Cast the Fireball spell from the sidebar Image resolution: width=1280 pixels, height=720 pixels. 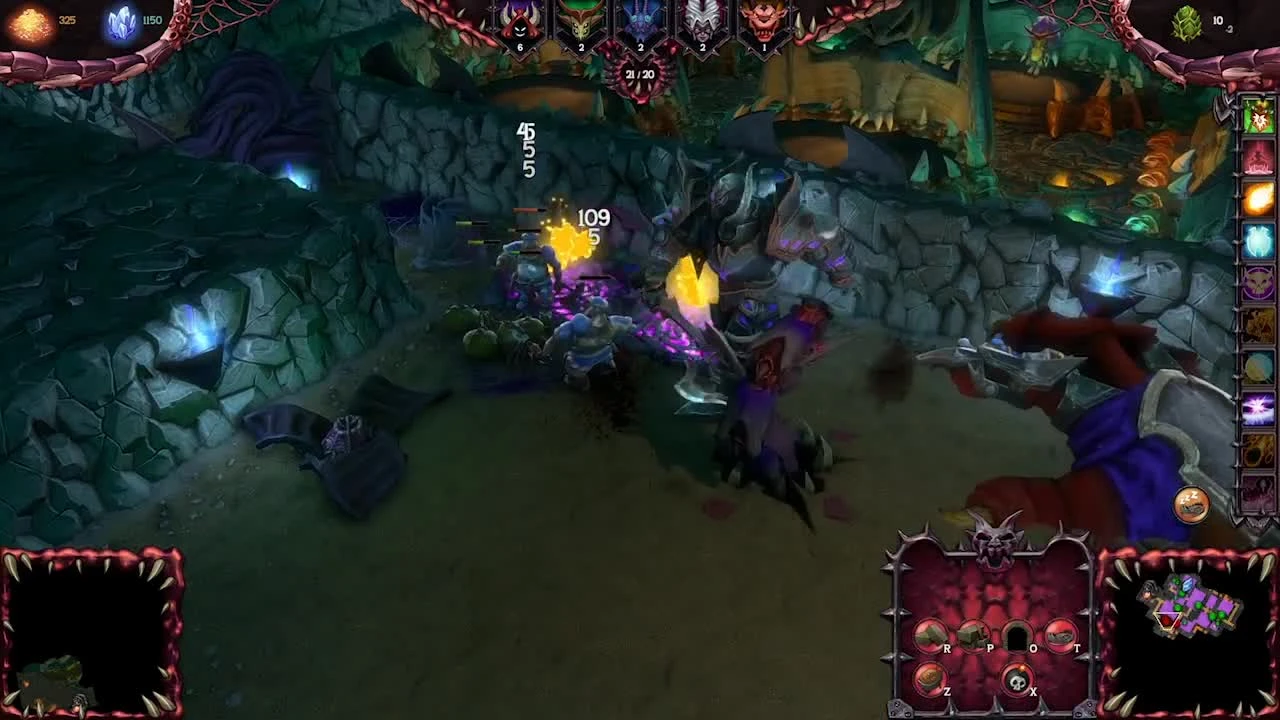point(1259,192)
